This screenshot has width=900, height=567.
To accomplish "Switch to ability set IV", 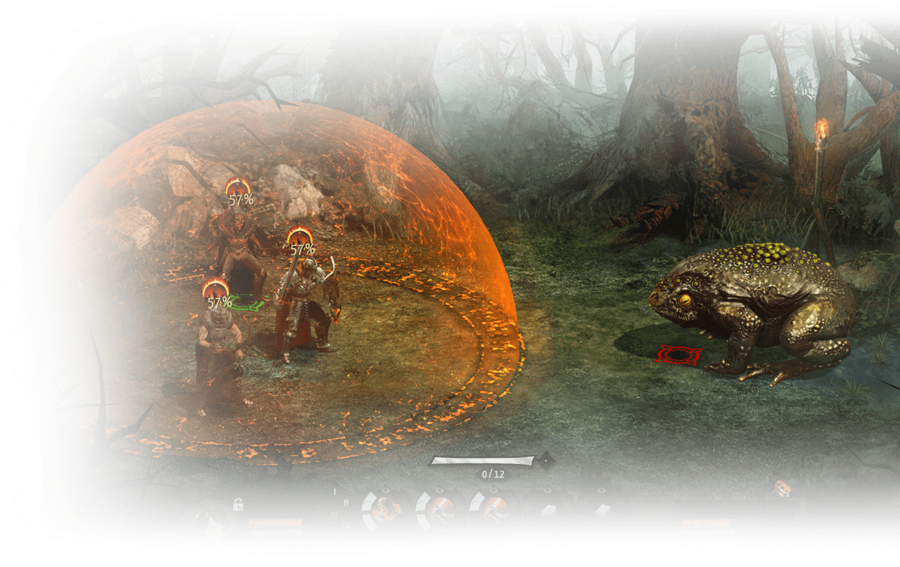I will coord(346,525).
